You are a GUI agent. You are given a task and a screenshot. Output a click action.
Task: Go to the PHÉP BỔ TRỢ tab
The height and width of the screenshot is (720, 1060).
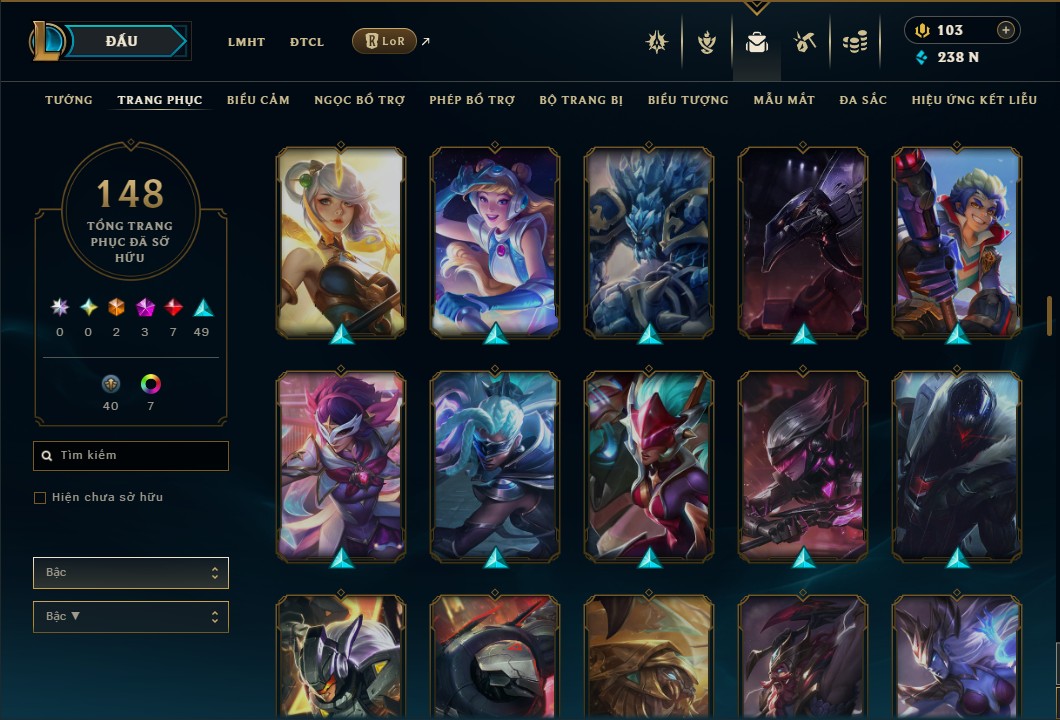click(x=472, y=100)
